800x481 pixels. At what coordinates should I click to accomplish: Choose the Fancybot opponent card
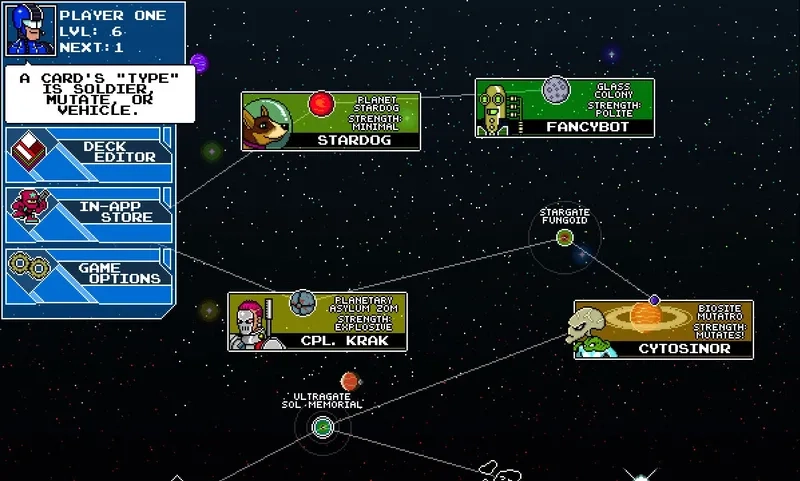(x=564, y=108)
